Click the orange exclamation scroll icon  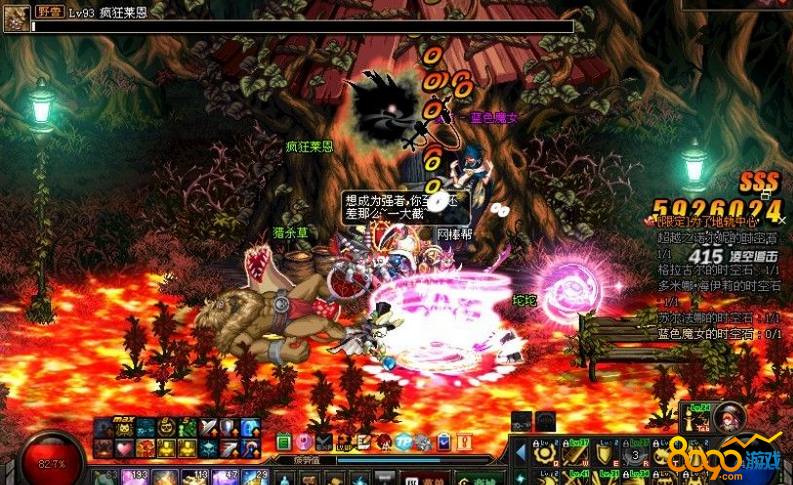[464, 441]
